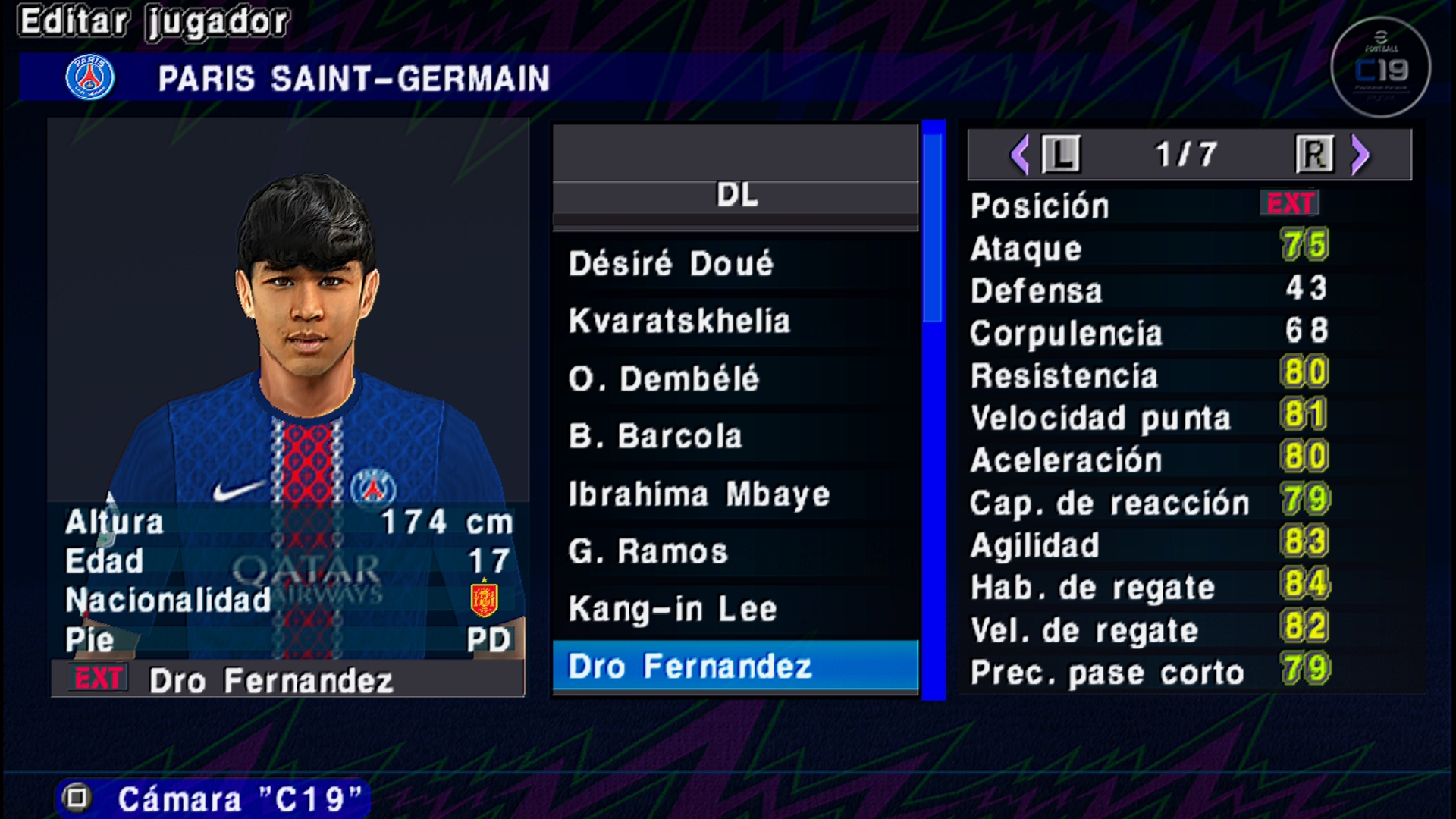Click the highlighted Dro Fernandez row
Viewport: 1456px width, 819px height.
point(734,667)
